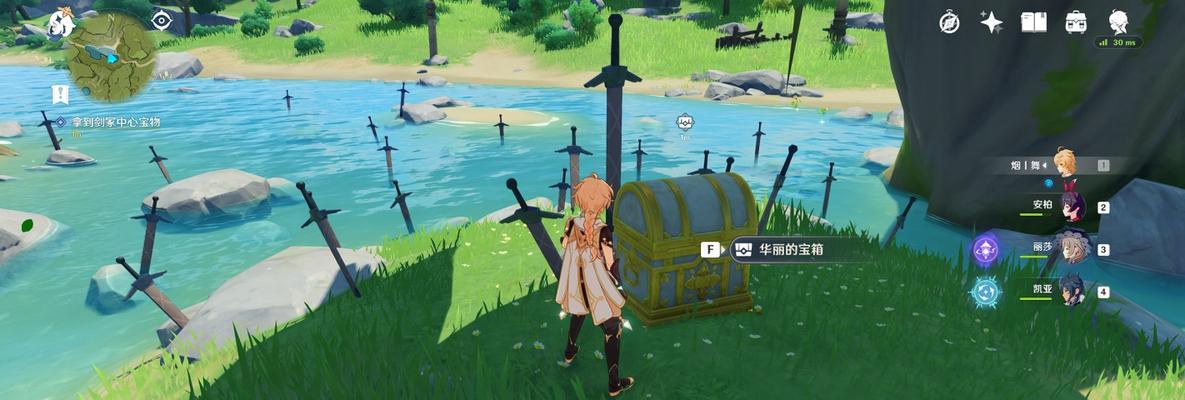Activate 凯亚's blue Cryo burst icon
This screenshot has height=400, width=1185.
pyautogui.click(x=986, y=292)
